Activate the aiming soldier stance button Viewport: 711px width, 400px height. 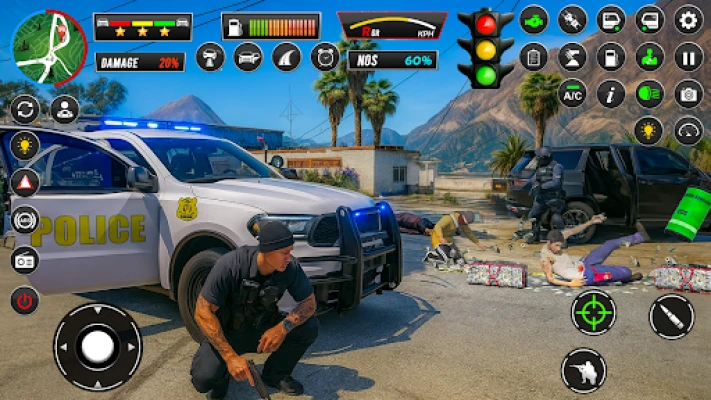583,370
